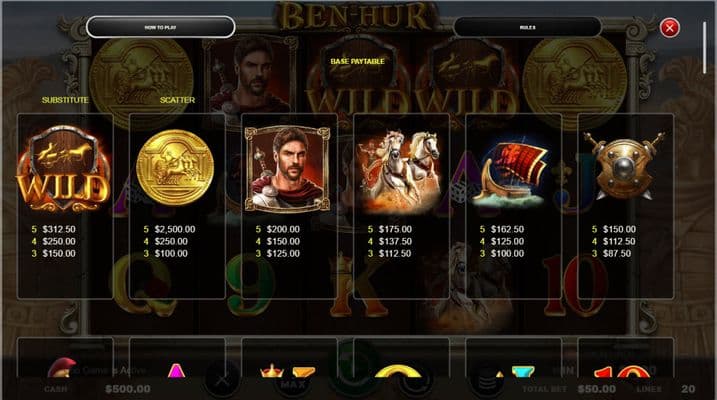The width and height of the screenshot is (717, 400).
Task: Open the How To Play page
Action: tap(160, 27)
